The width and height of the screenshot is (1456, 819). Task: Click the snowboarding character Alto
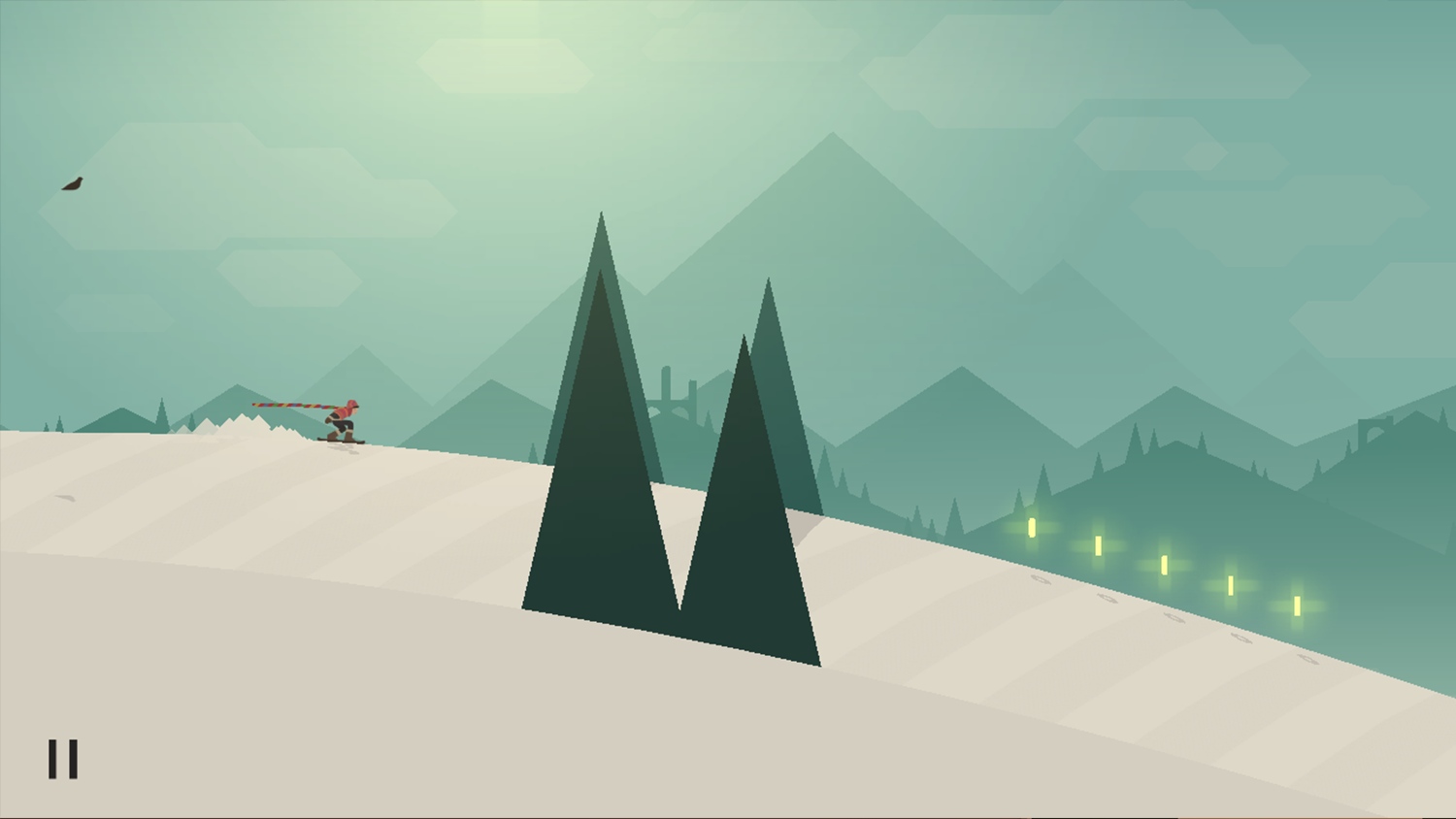(345, 417)
